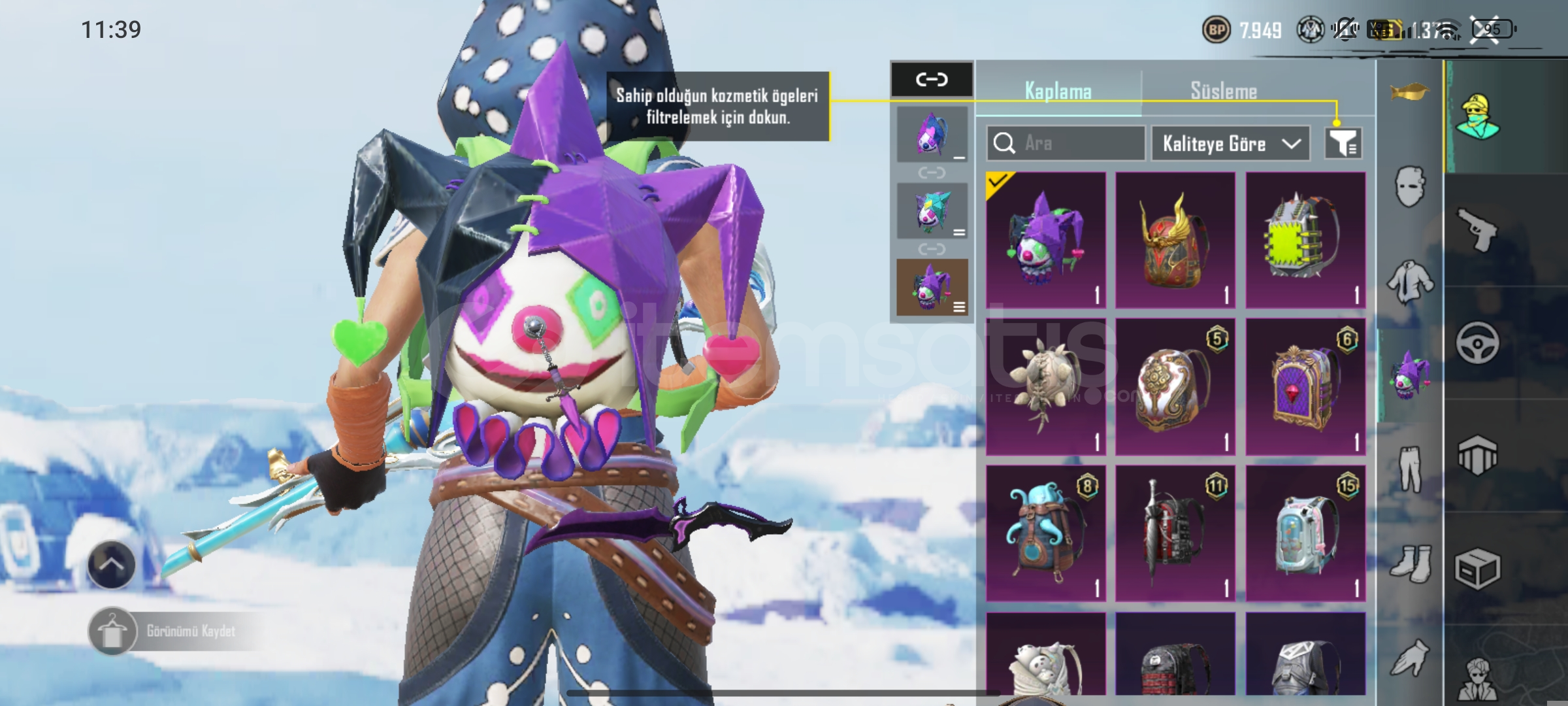Click the chain link toggle button
This screenshot has height=706, width=1568.
[x=932, y=80]
